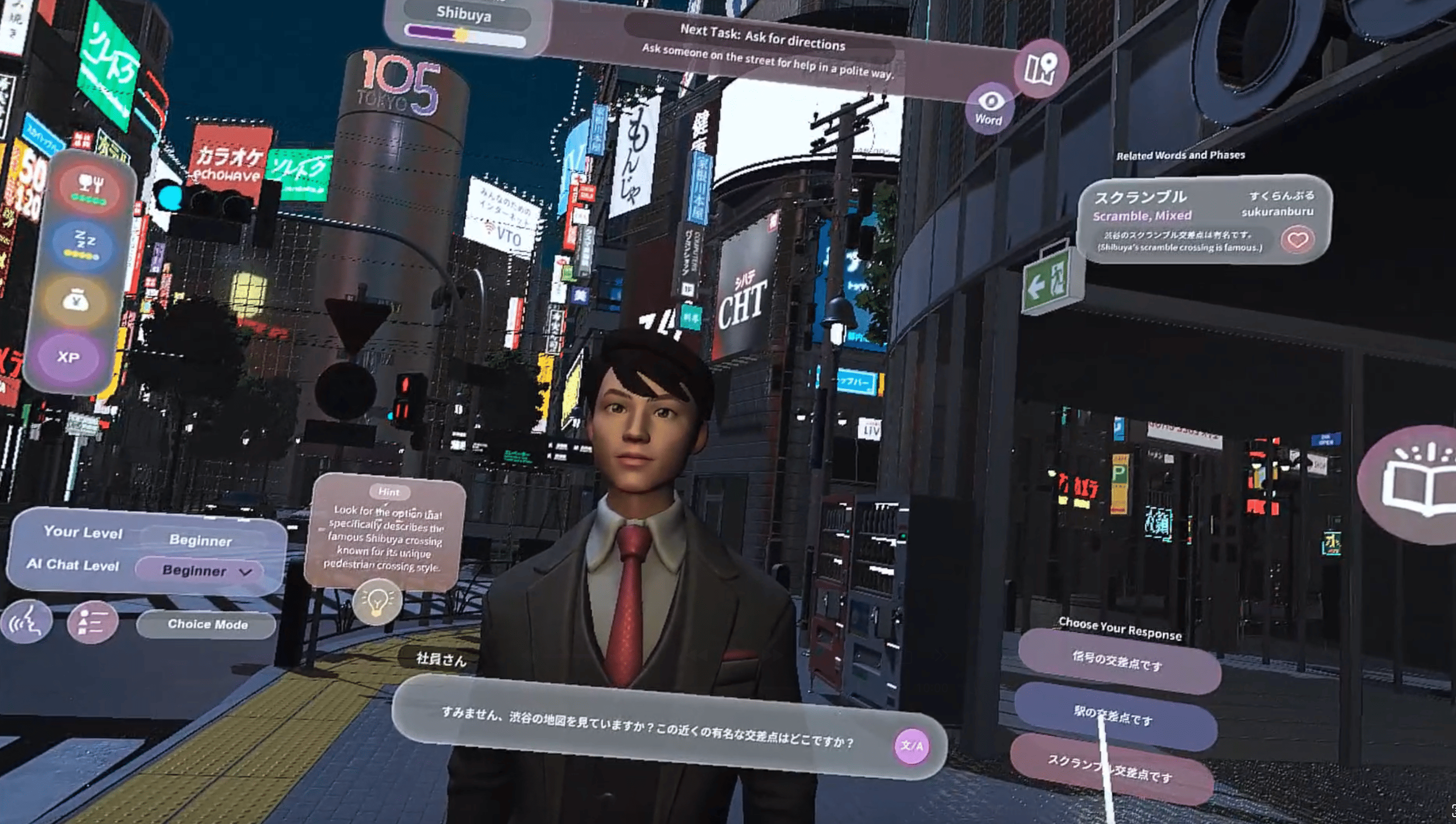
Task: Select the reply 駅の交差点です
Action: (x=1114, y=716)
